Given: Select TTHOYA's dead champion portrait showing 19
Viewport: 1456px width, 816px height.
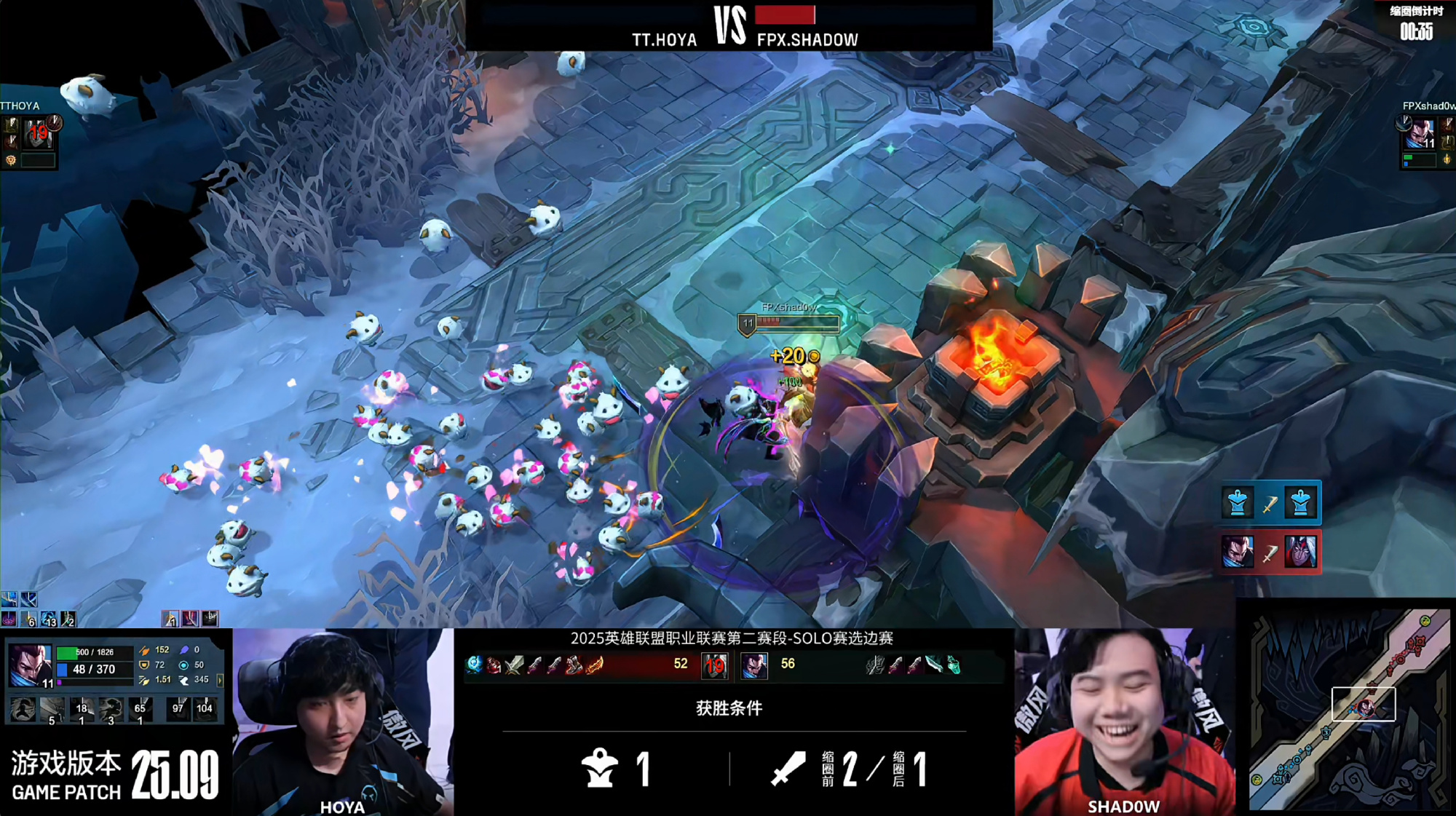Looking at the screenshot, I should click(x=38, y=133).
